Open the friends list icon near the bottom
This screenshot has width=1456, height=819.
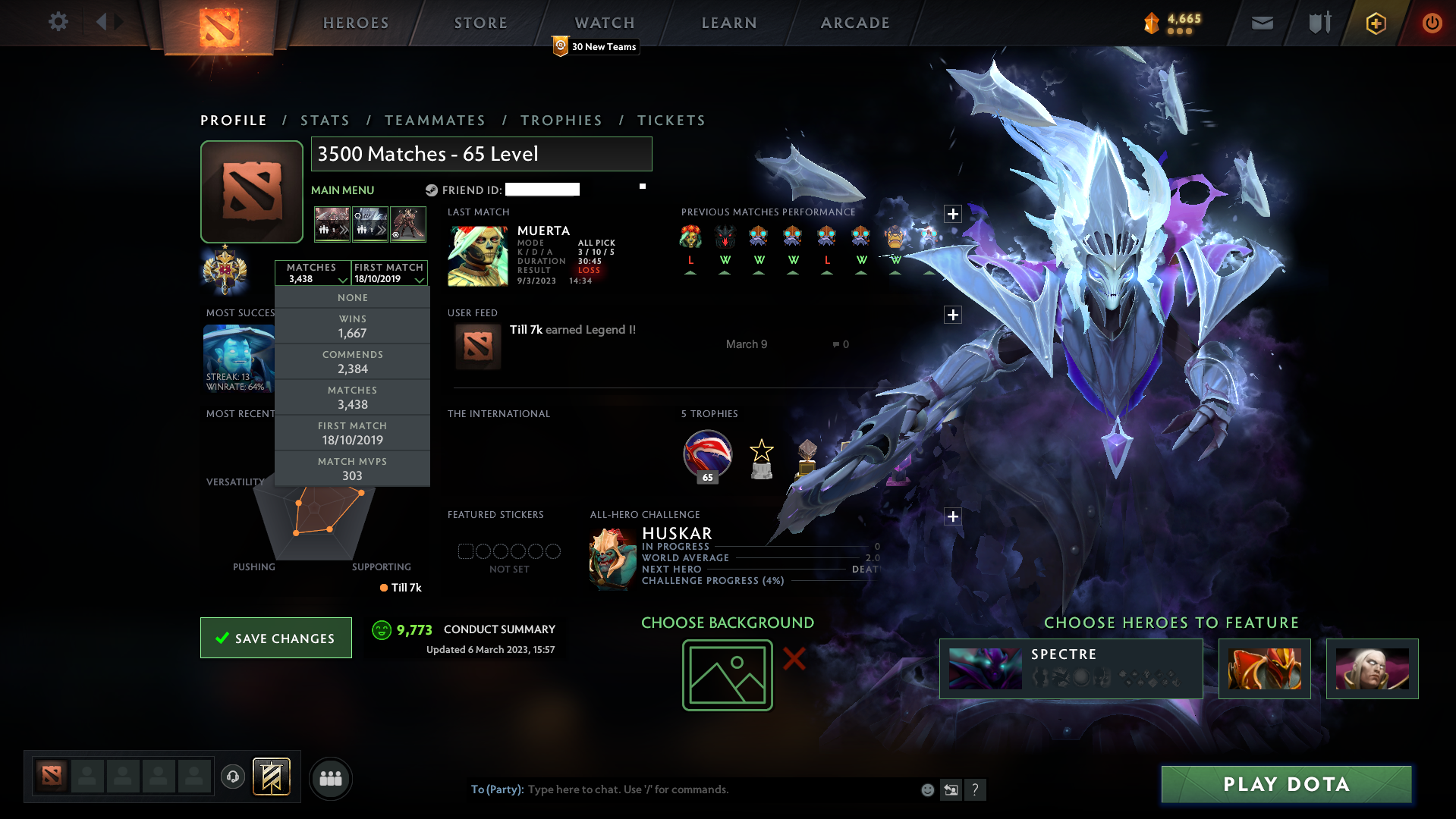(x=330, y=778)
